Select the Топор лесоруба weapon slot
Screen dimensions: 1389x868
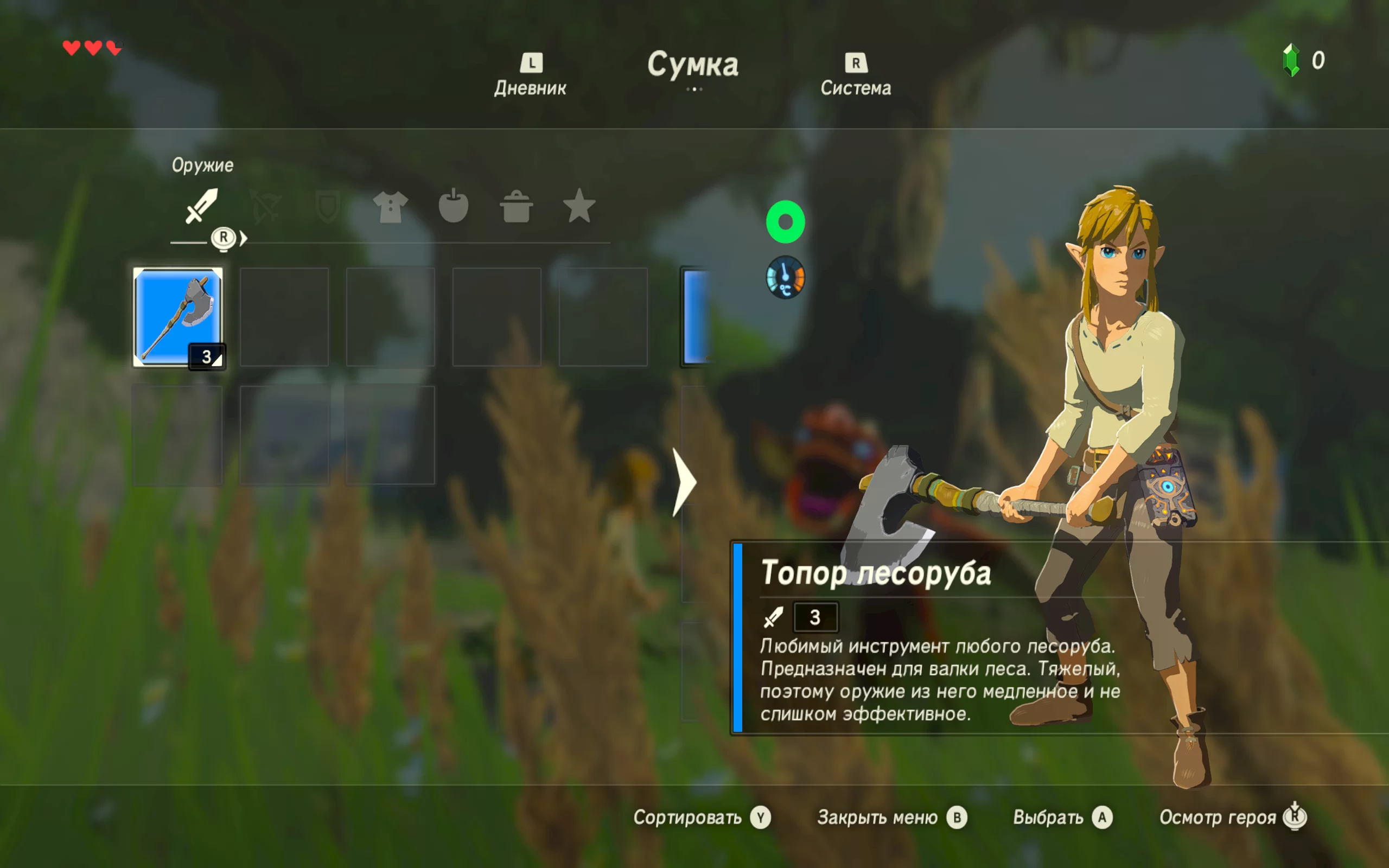click(x=178, y=317)
